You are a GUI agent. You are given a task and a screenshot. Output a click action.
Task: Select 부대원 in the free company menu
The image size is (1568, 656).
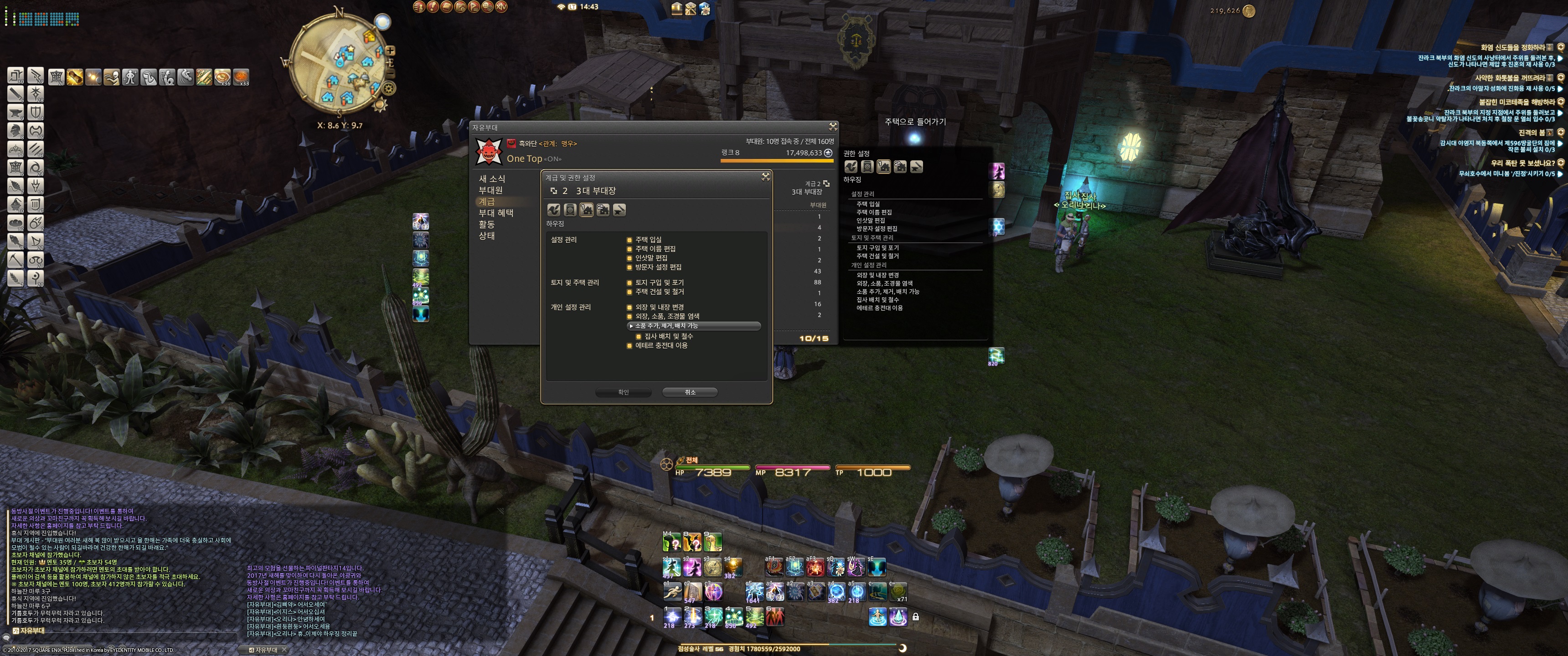(x=490, y=190)
